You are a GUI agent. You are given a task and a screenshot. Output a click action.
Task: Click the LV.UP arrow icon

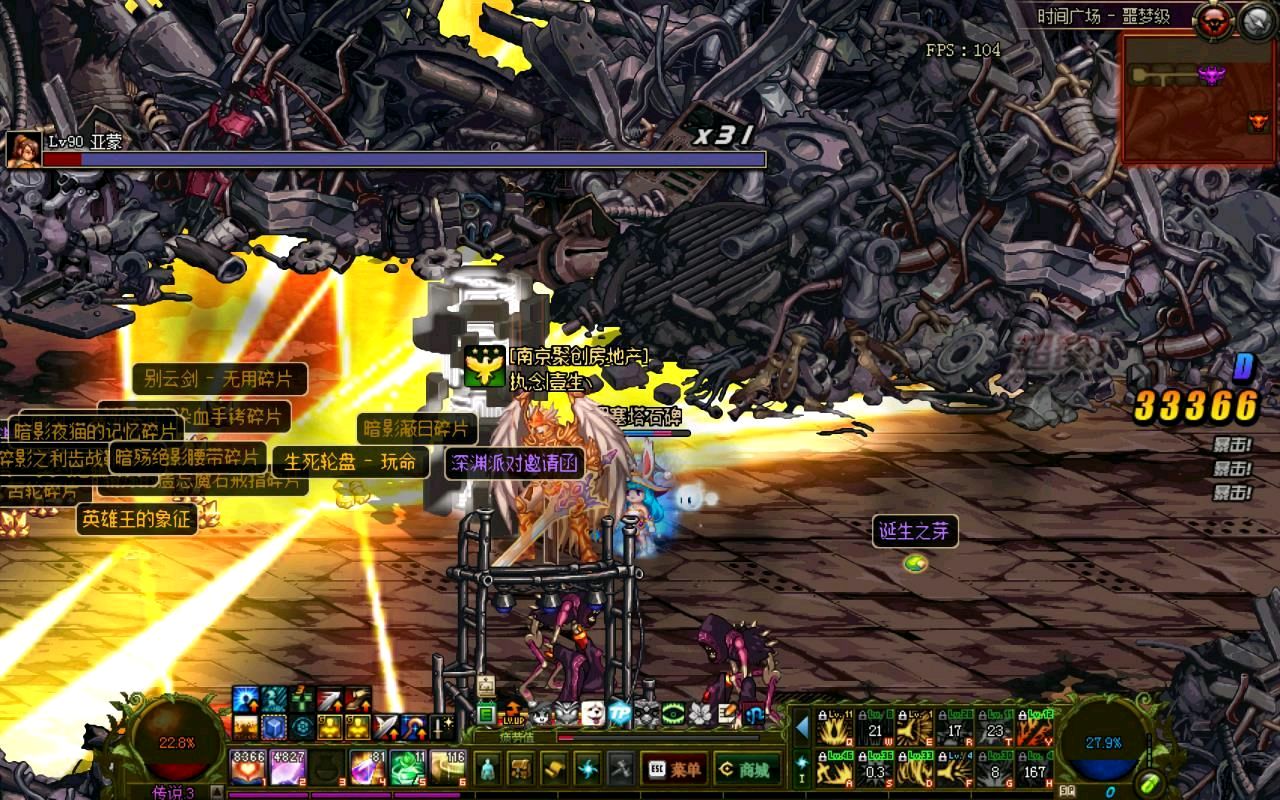[514, 713]
